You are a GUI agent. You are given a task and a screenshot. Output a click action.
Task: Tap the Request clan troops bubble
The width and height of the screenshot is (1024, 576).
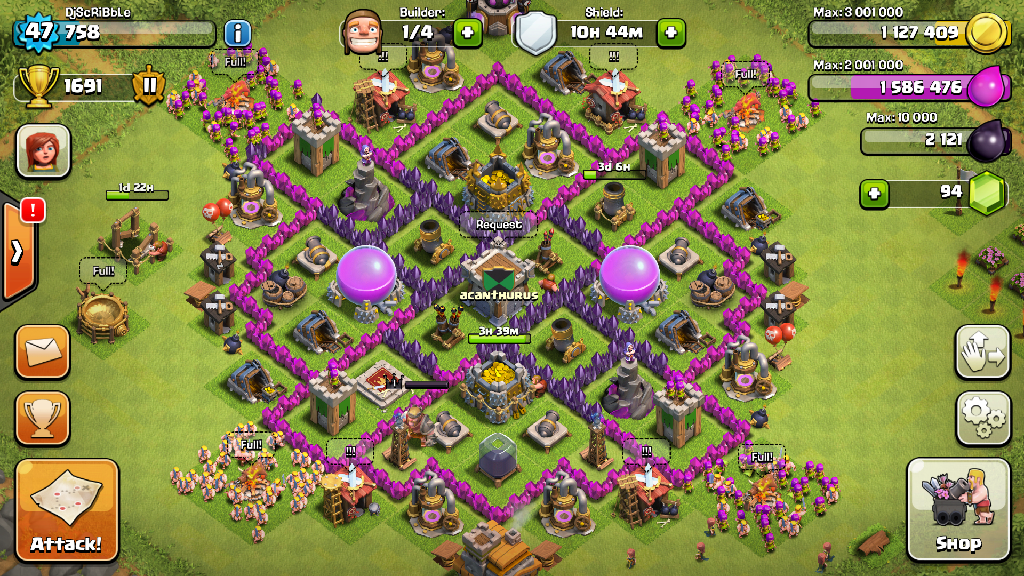(x=498, y=225)
